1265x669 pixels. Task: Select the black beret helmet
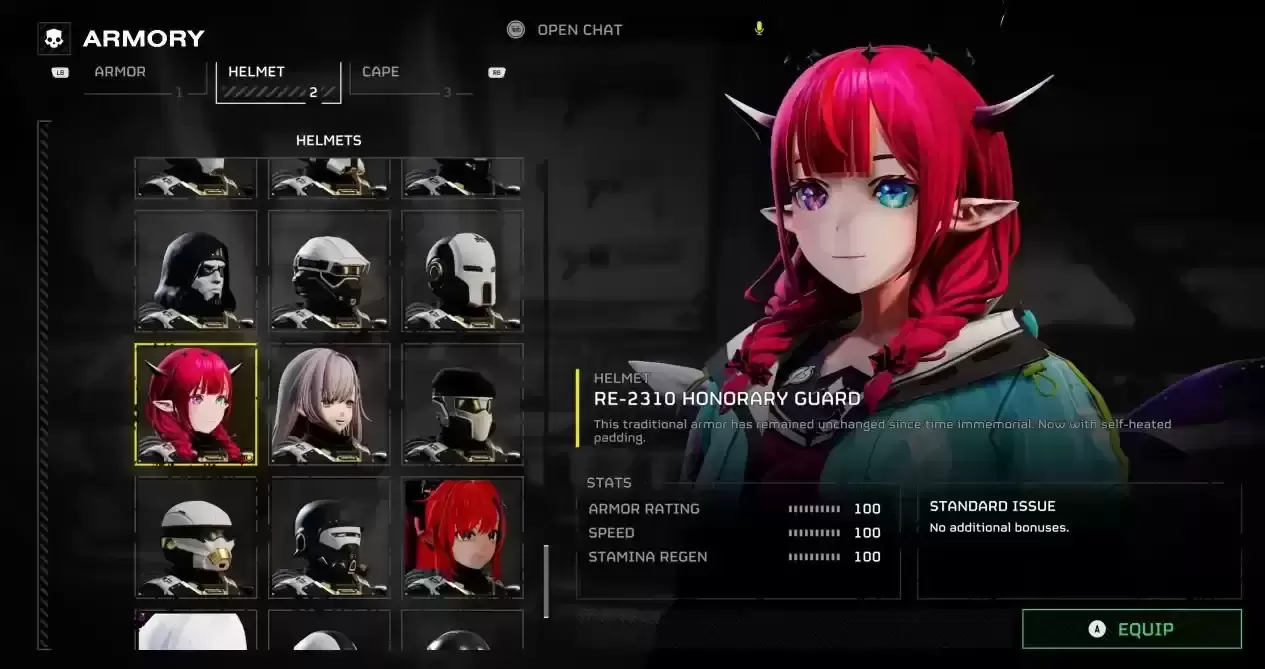point(462,404)
